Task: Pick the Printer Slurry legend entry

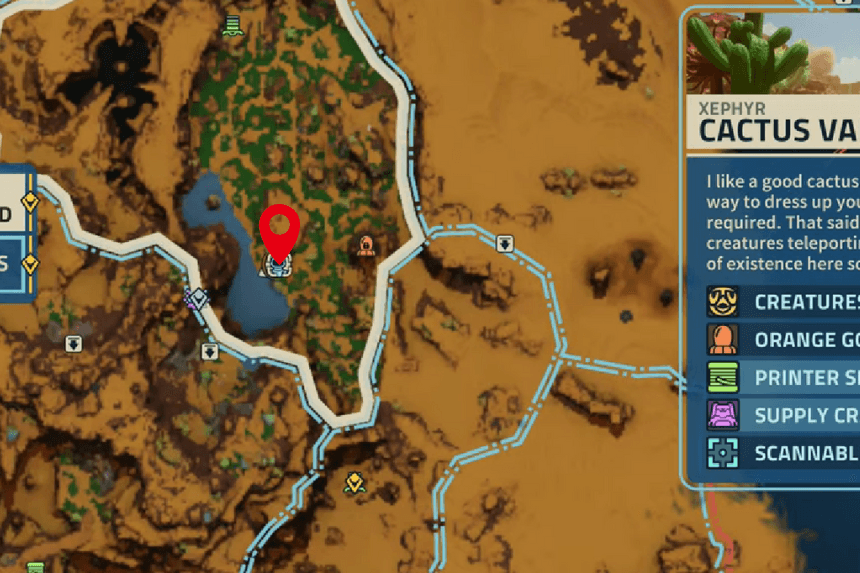Action: [780, 377]
